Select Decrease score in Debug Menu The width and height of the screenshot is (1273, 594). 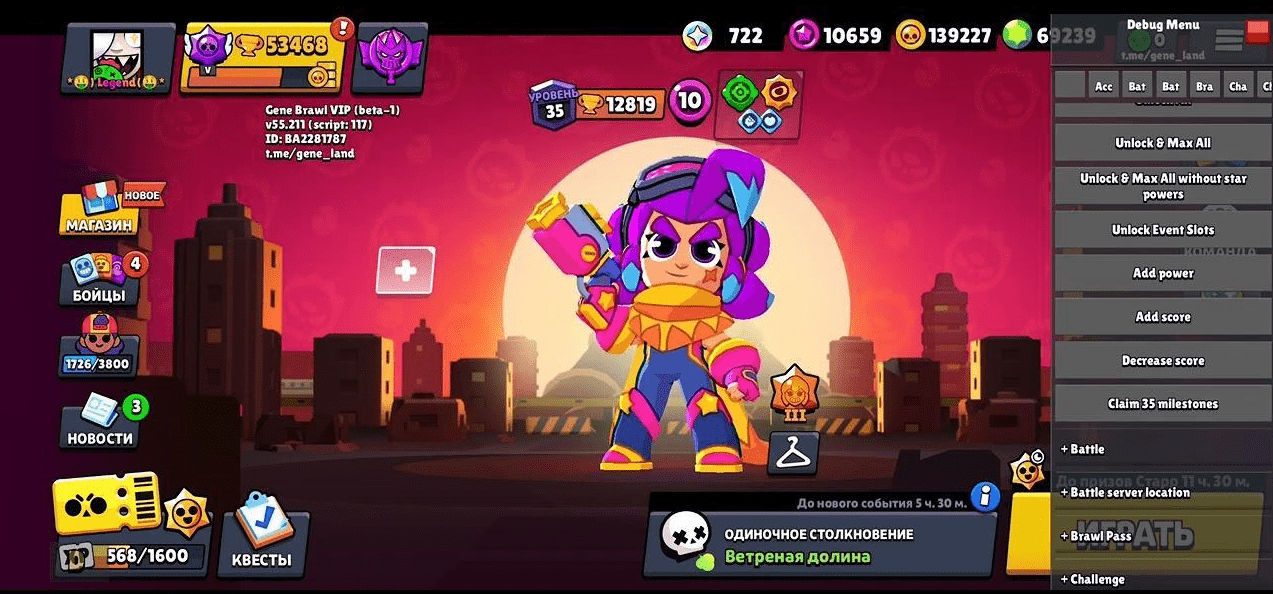coord(1162,361)
